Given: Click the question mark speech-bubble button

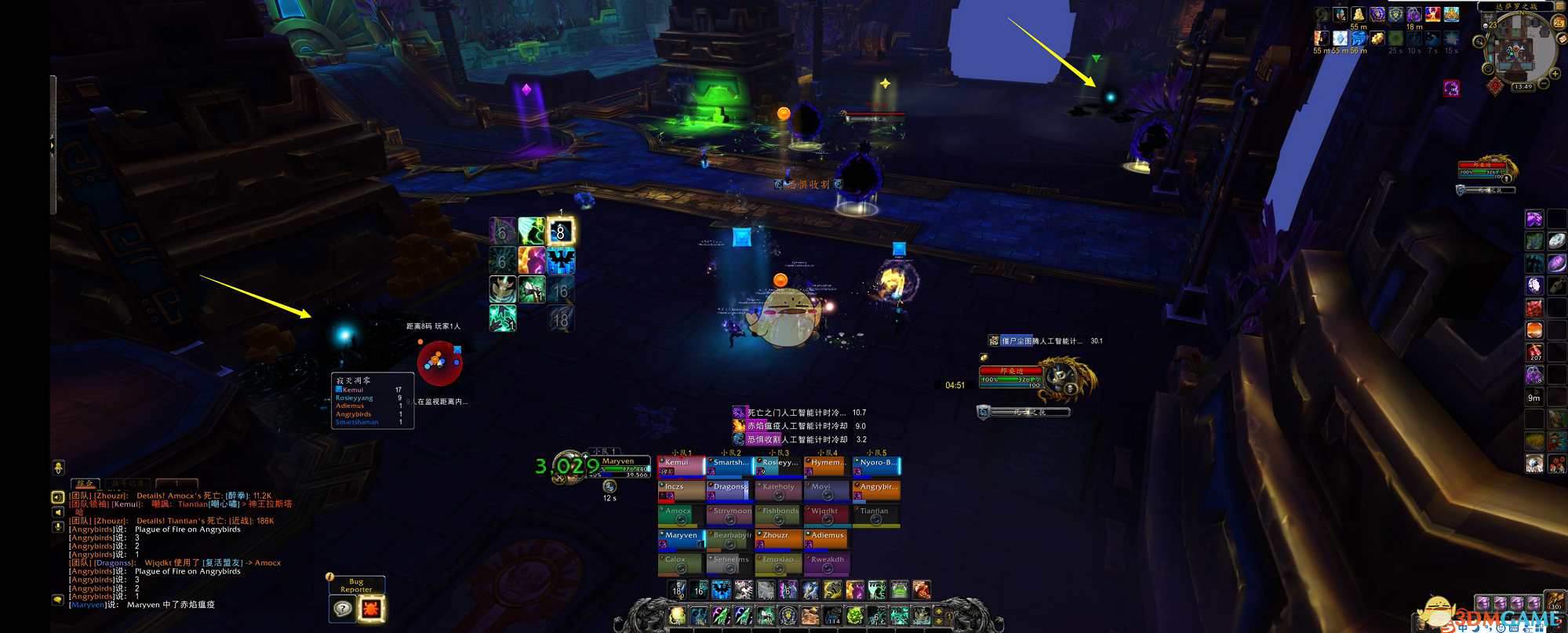Looking at the screenshot, I should coord(343,608).
